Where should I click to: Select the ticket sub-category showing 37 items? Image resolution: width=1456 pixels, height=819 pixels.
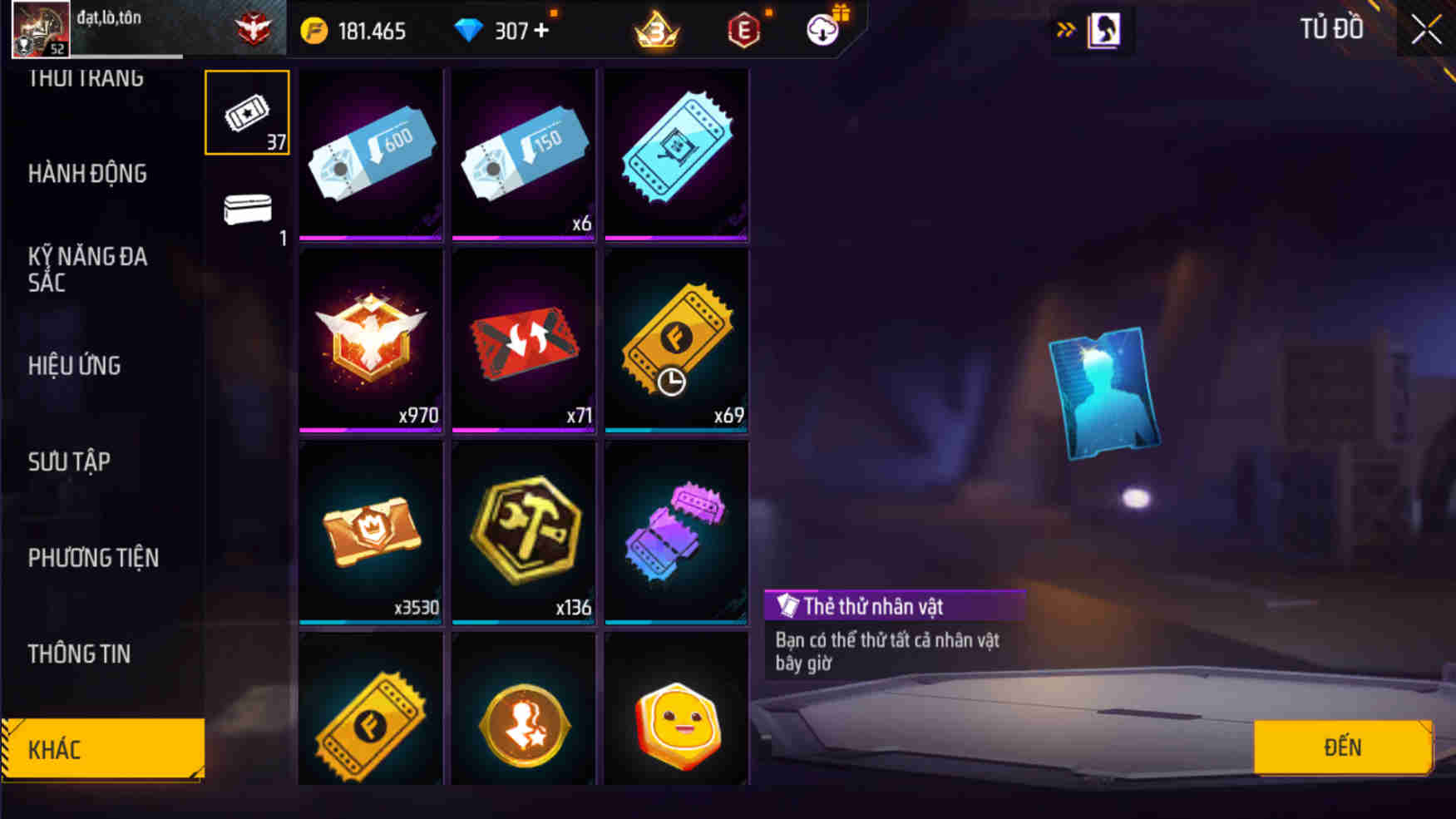pos(246,113)
